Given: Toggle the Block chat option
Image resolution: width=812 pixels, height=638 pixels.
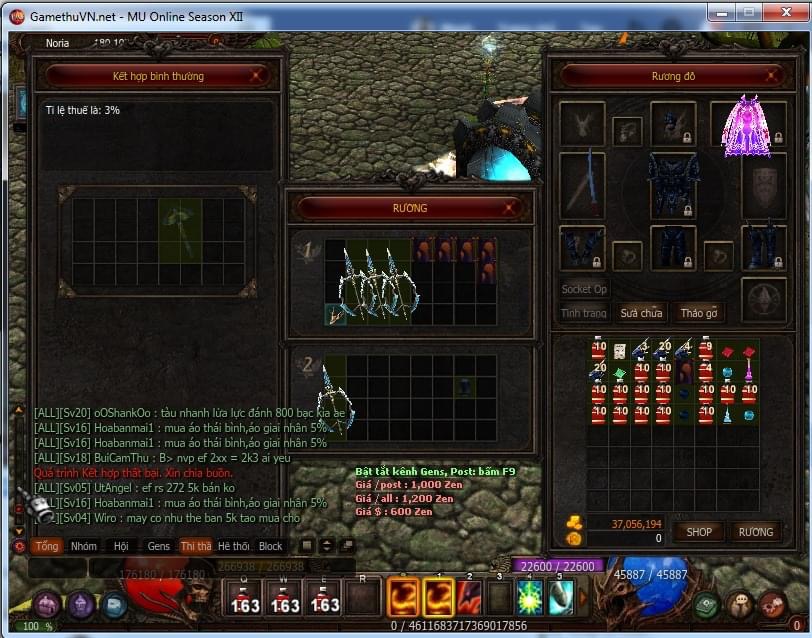Looking at the screenshot, I should pyautogui.click(x=271, y=547).
